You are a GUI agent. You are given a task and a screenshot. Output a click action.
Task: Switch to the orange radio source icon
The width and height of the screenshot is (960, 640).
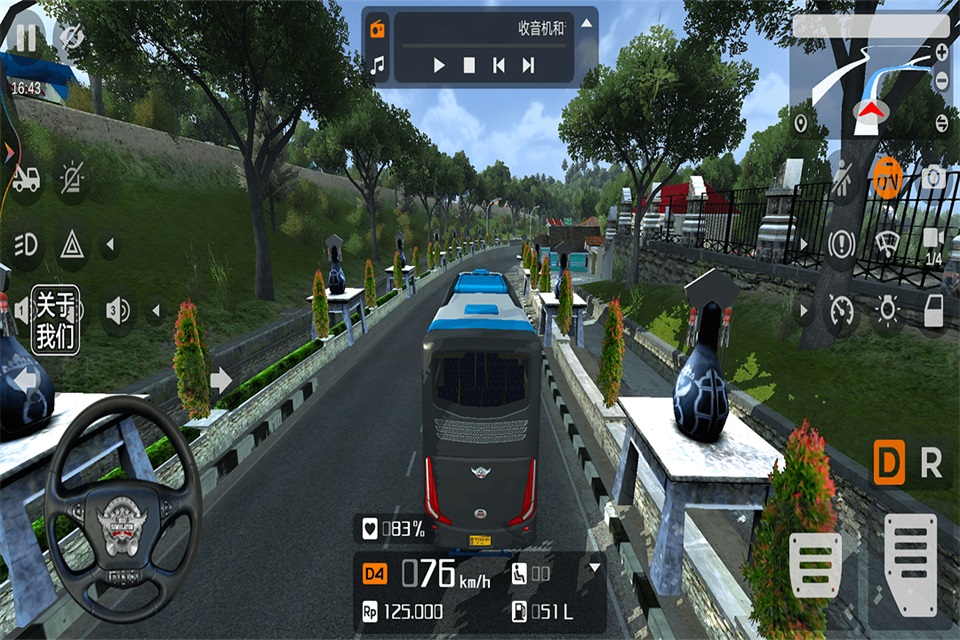(x=377, y=28)
